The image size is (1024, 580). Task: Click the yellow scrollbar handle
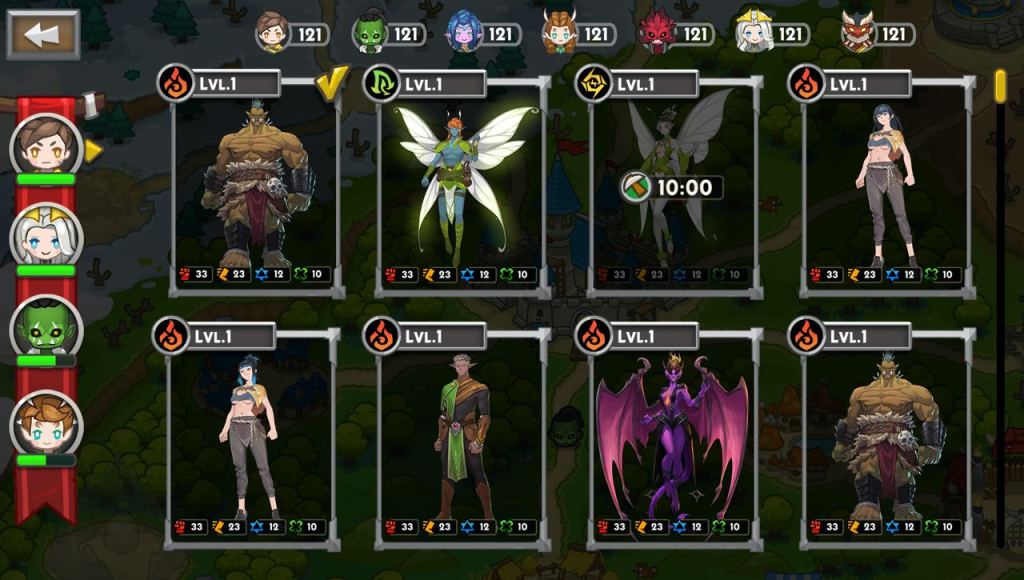tap(1000, 86)
